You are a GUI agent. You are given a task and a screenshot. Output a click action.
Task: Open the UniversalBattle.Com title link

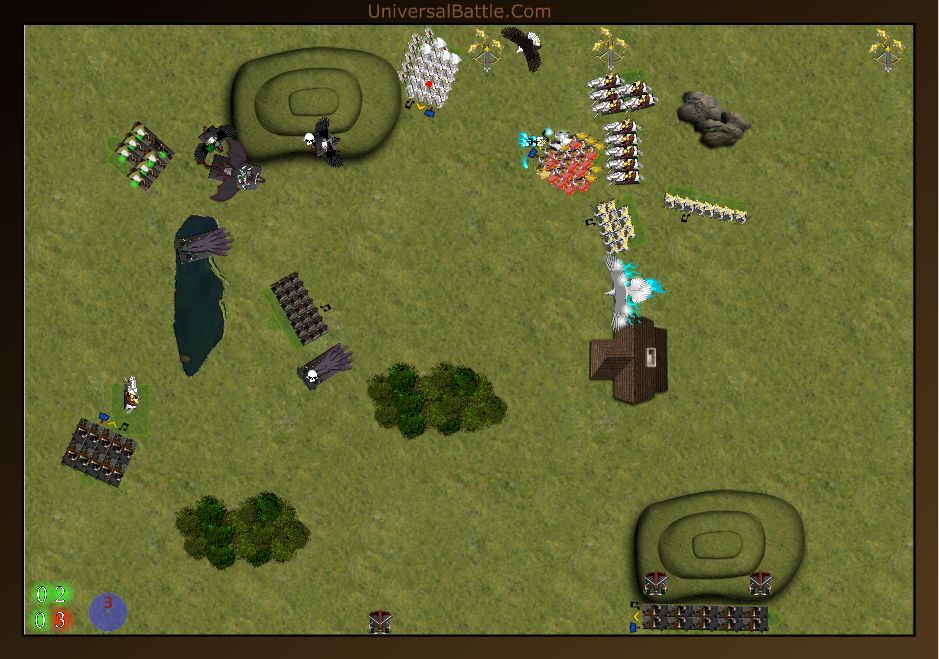click(459, 11)
